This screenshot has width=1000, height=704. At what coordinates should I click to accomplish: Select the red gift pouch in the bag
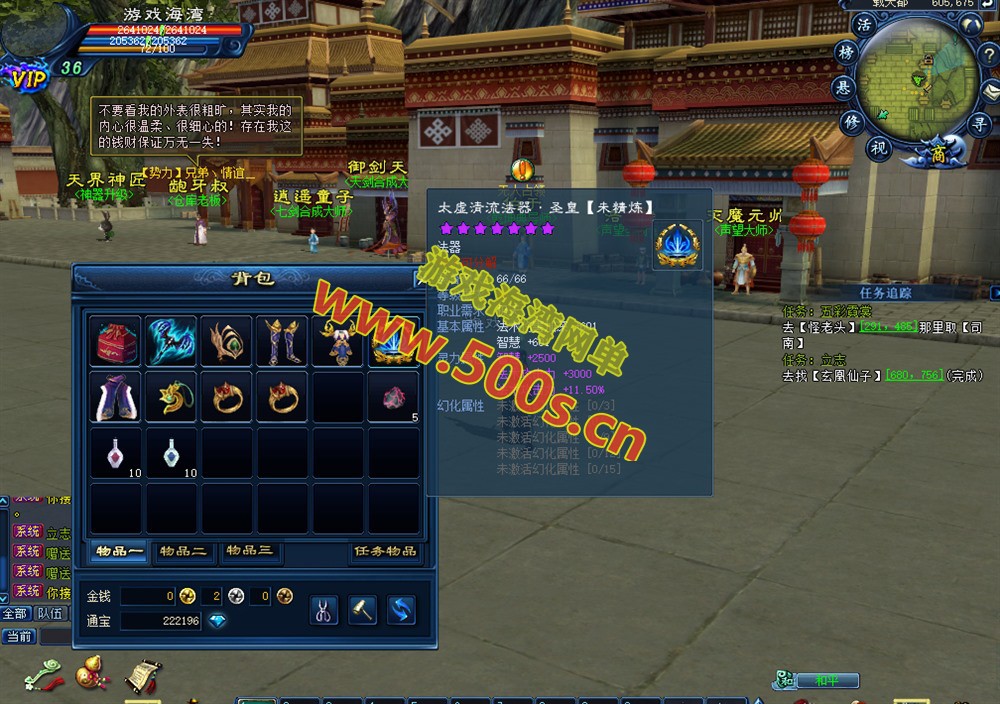pyautogui.click(x=118, y=342)
